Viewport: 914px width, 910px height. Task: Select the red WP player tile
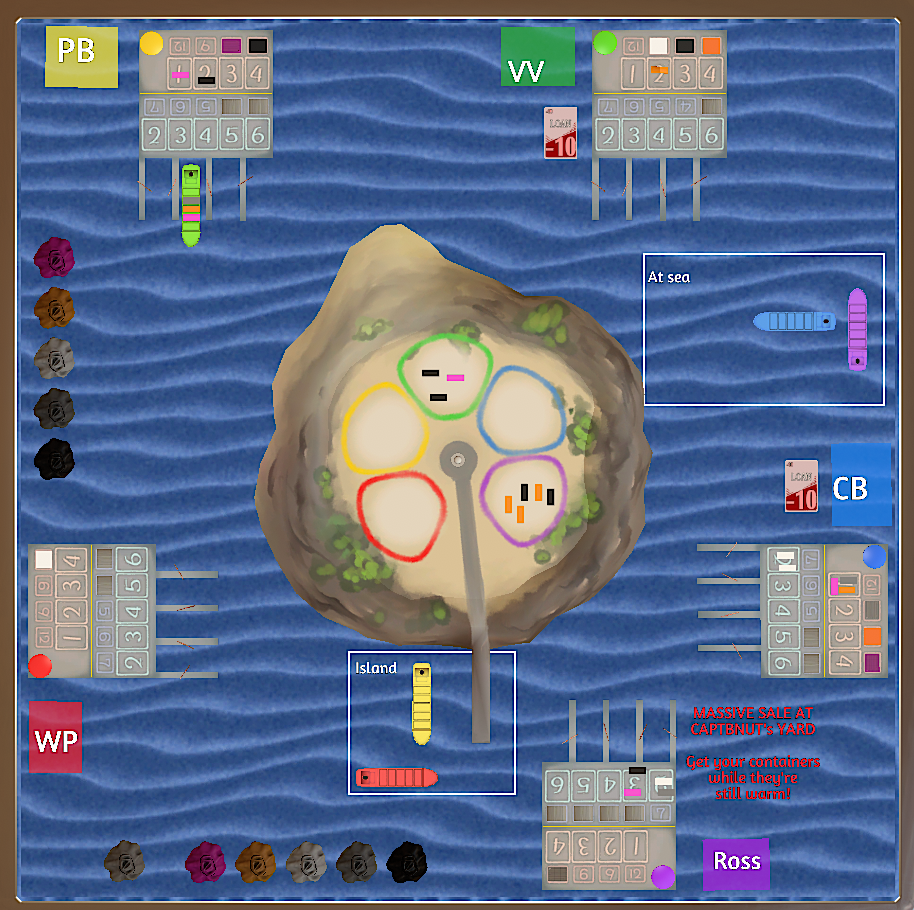click(55, 737)
